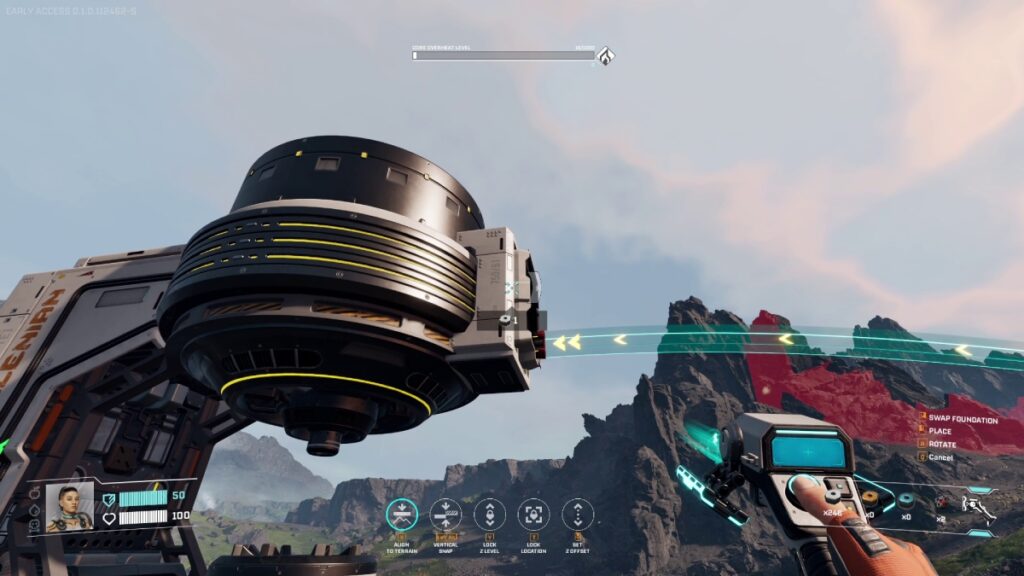Select the red drone item with x2 count
The image size is (1024, 576).
(942, 502)
